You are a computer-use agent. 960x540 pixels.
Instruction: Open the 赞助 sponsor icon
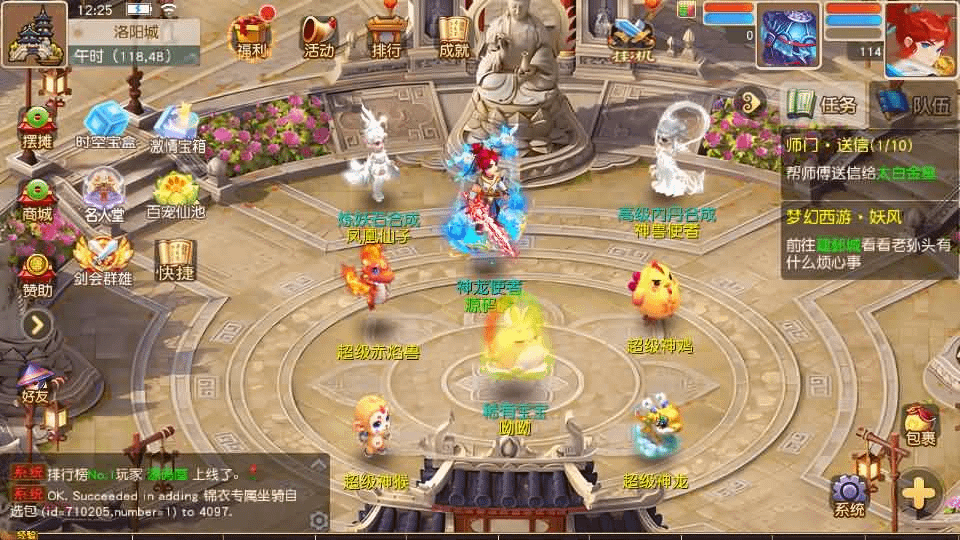pos(37,272)
